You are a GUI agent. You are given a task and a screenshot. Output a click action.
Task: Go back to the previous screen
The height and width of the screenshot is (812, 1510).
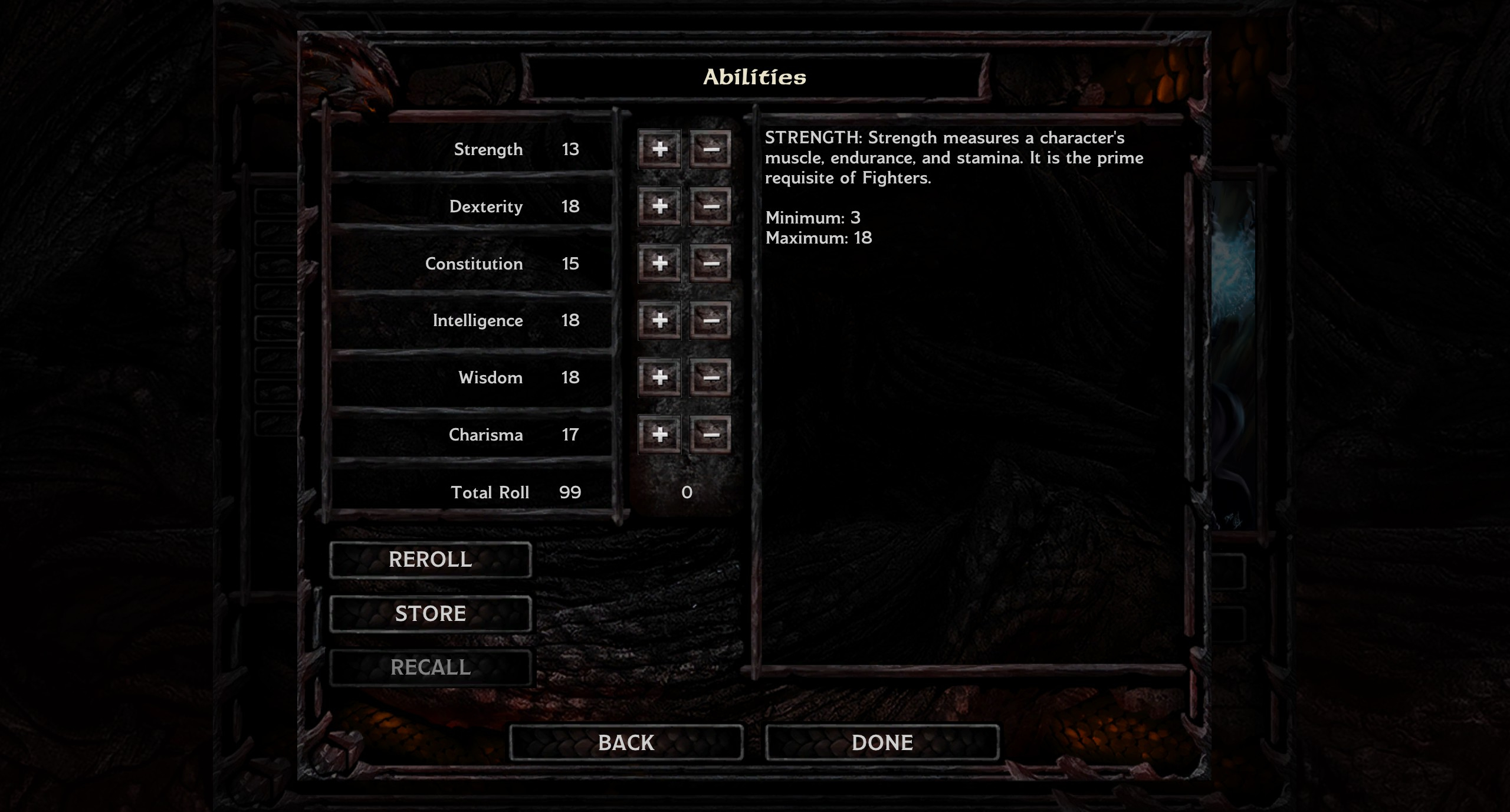click(x=626, y=742)
